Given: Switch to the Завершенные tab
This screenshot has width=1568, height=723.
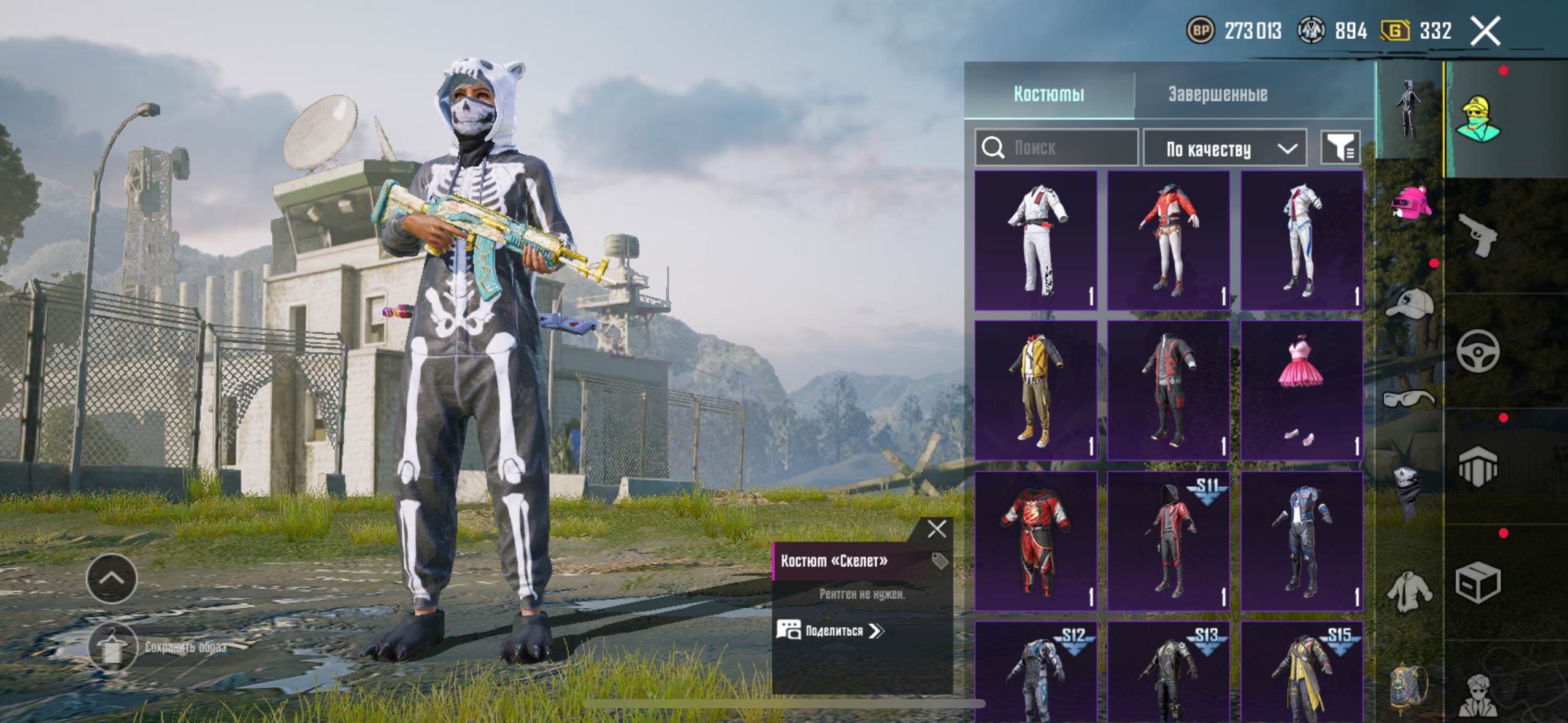Looking at the screenshot, I should point(1217,94).
